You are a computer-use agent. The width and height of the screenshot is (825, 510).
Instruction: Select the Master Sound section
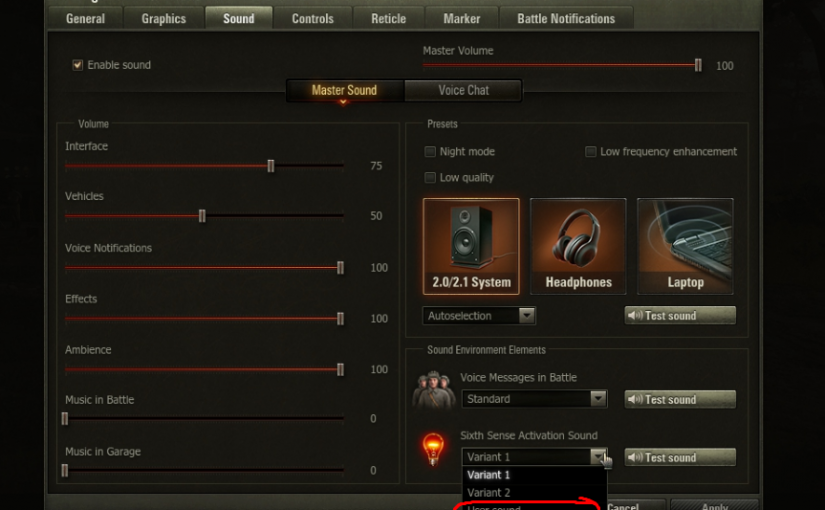coord(344,90)
